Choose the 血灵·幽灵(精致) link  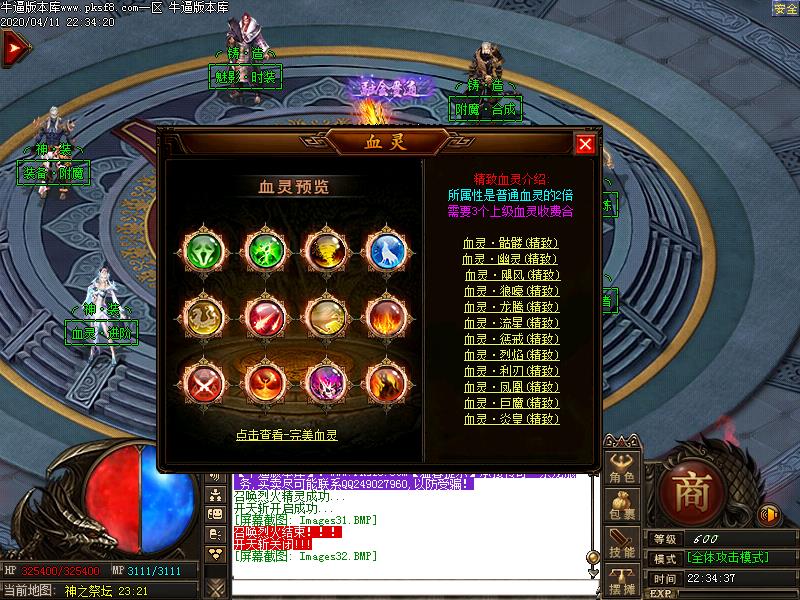coord(511,259)
